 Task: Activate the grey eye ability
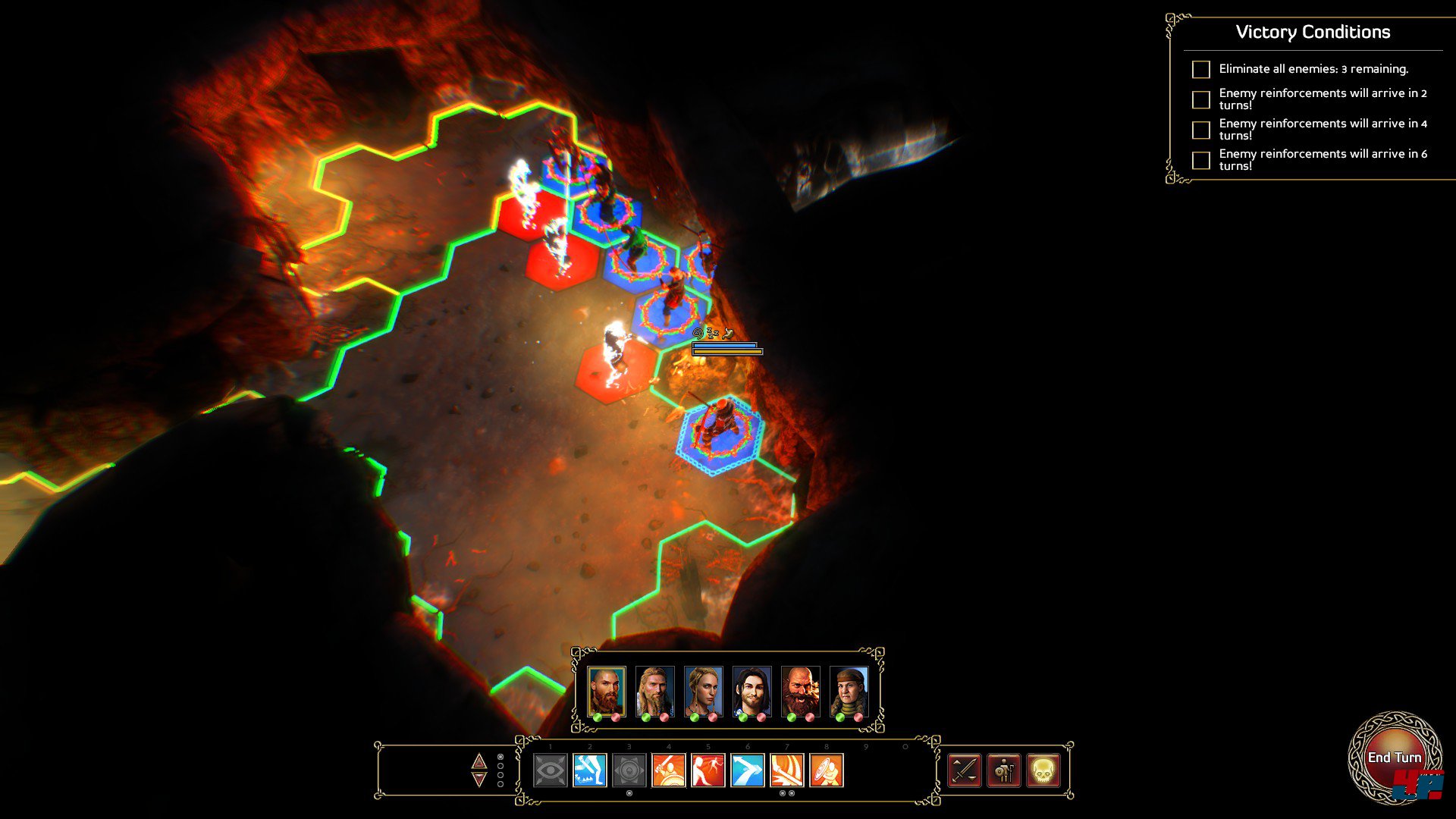pos(551,770)
